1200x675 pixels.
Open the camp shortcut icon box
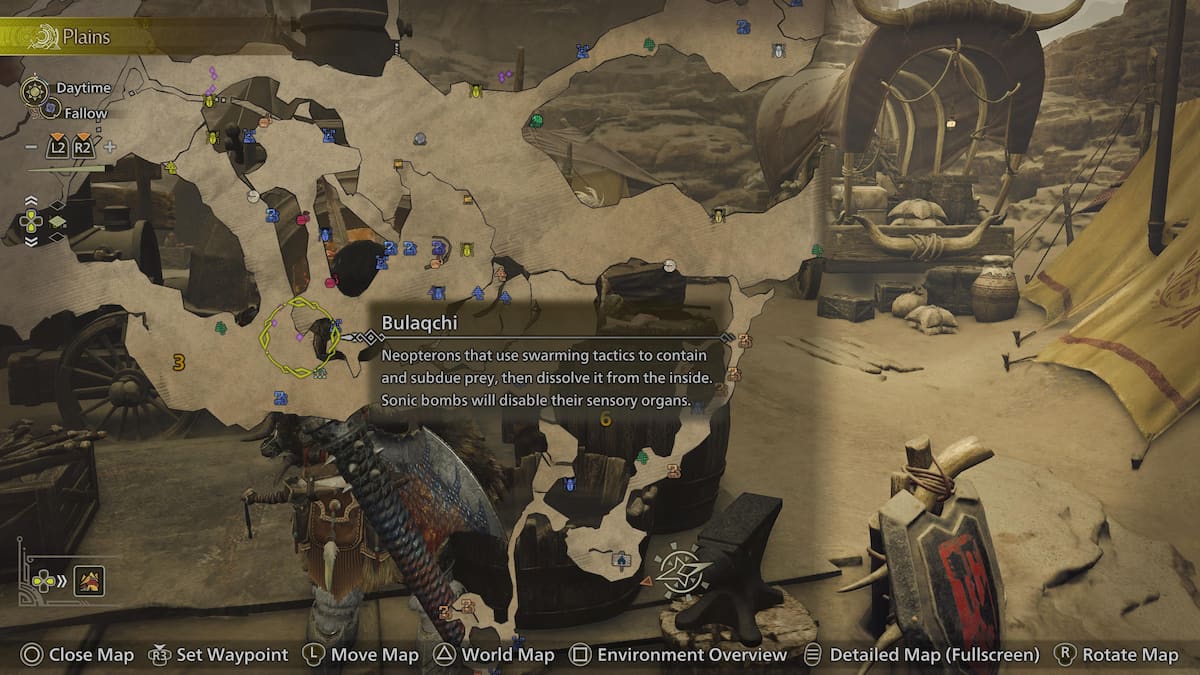point(89,580)
